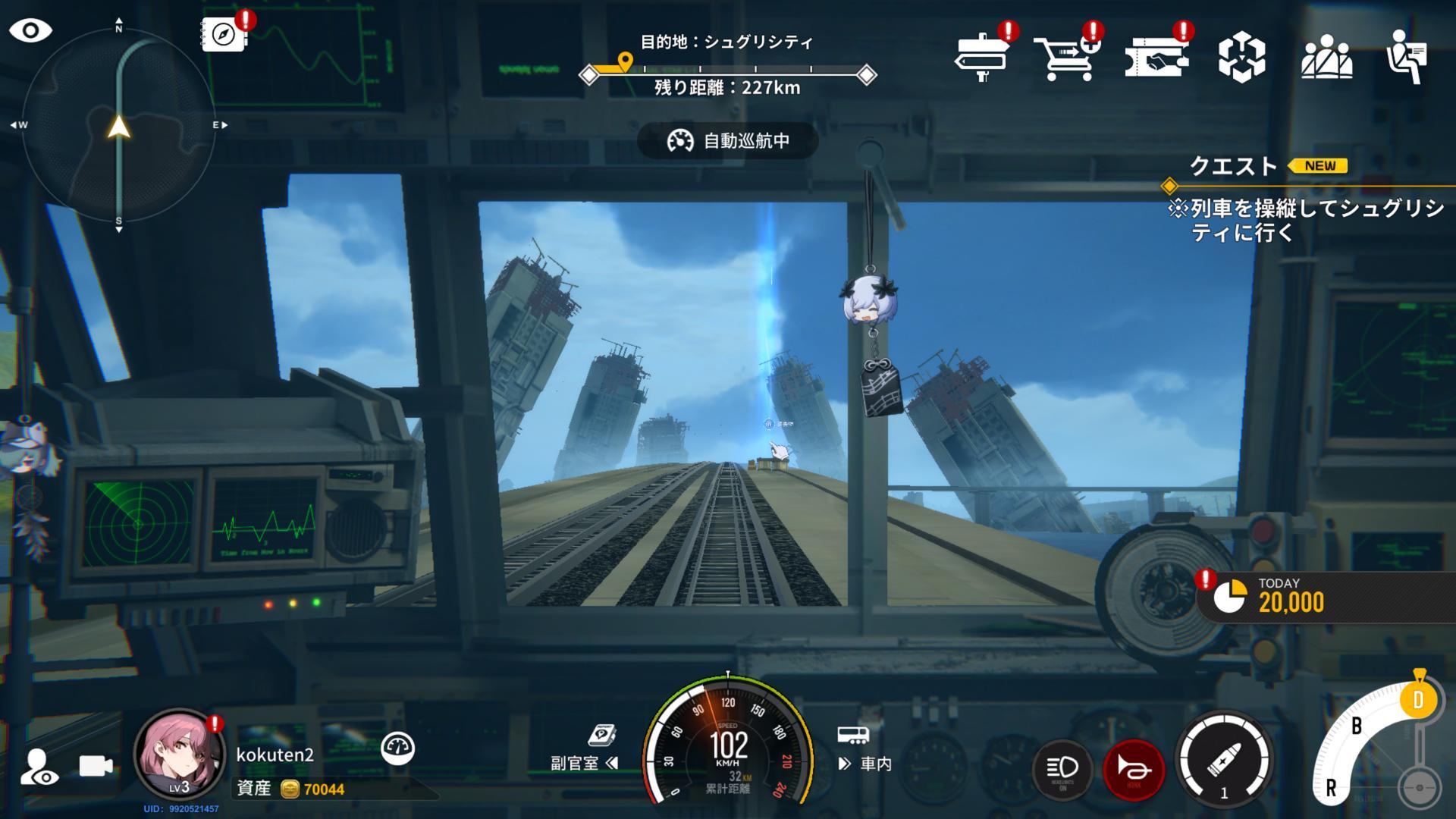Open the shopping cart shop
The width and height of the screenshot is (1456, 819).
click(1066, 56)
